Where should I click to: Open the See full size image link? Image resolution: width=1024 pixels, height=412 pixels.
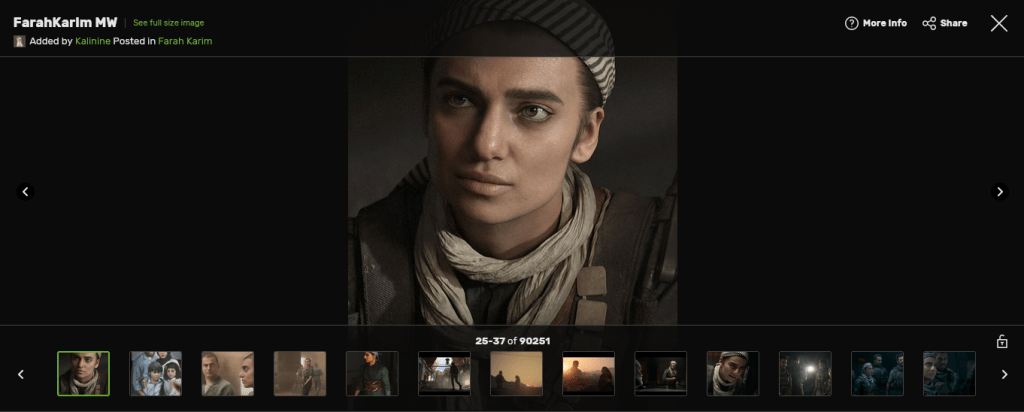169,22
